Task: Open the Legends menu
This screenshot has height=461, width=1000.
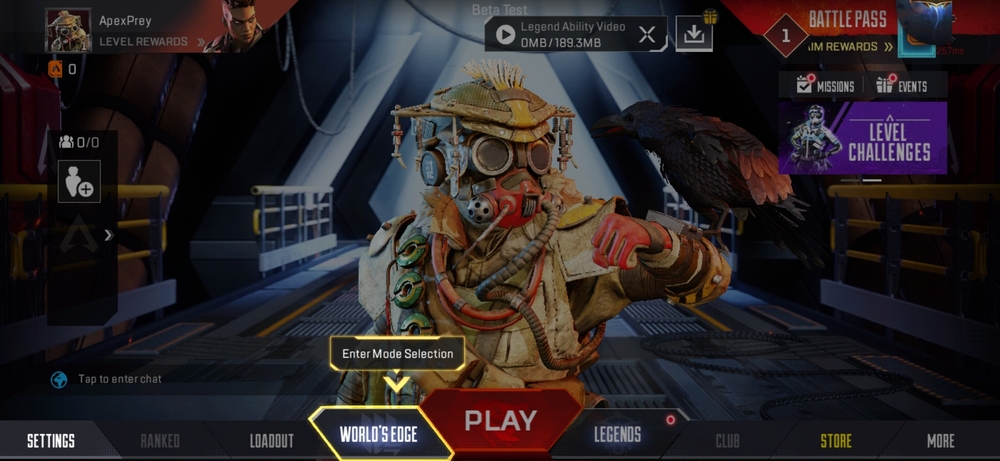Action: [617, 435]
